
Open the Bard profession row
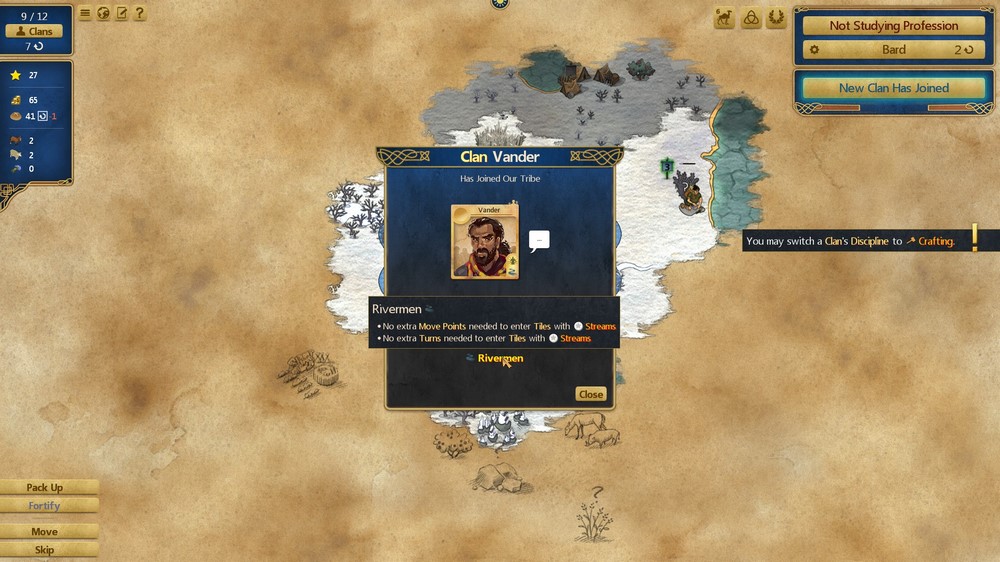[894, 49]
